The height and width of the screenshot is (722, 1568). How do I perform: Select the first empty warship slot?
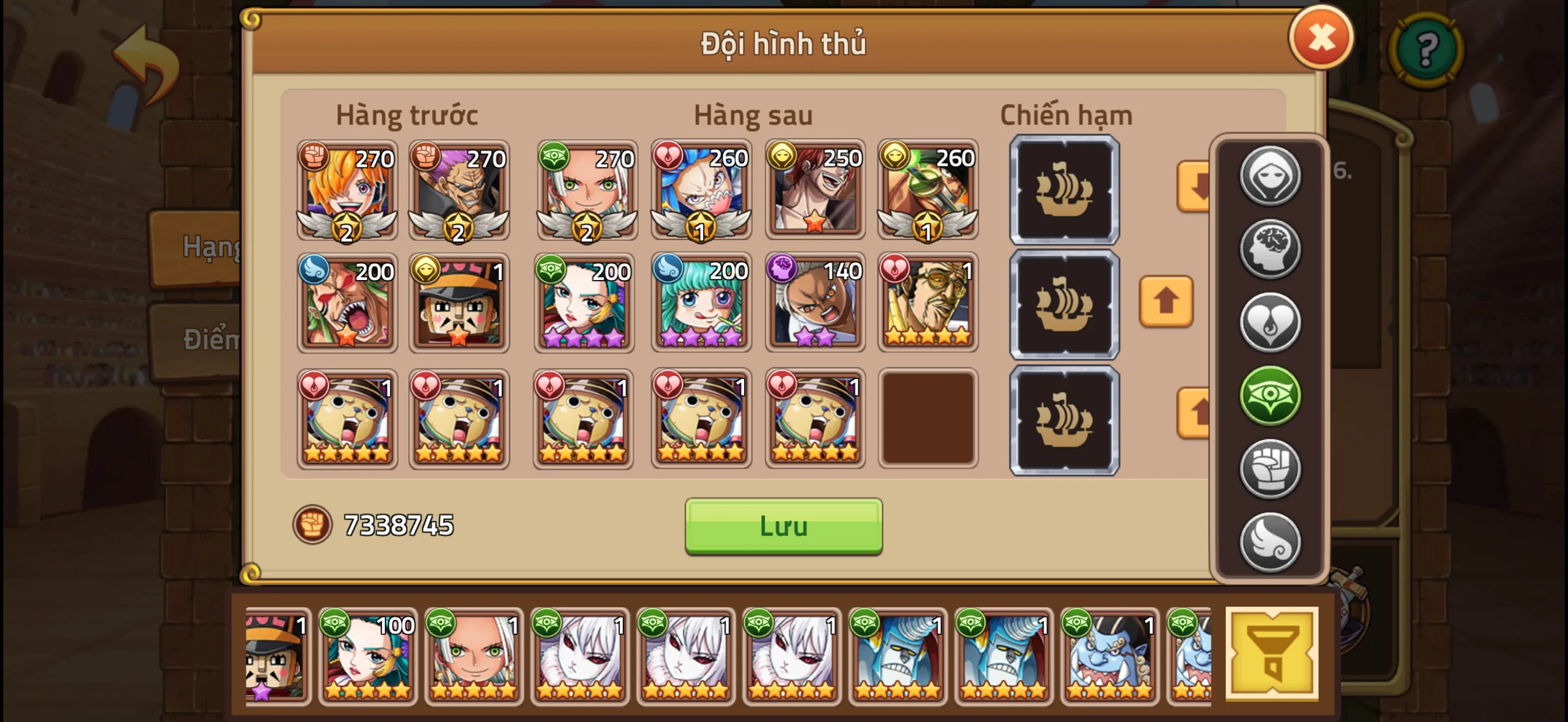1064,190
